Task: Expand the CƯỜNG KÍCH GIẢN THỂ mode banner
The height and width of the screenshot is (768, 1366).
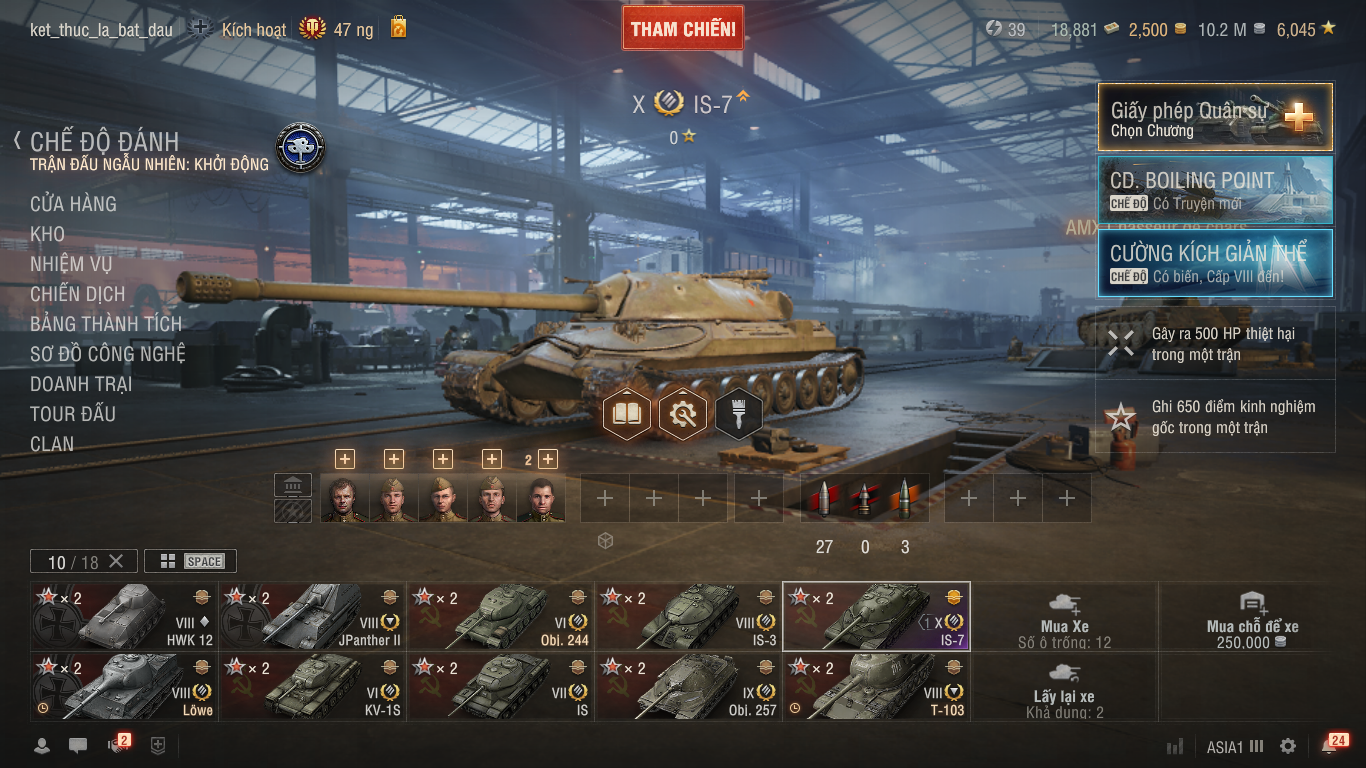Action: tap(1214, 264)
